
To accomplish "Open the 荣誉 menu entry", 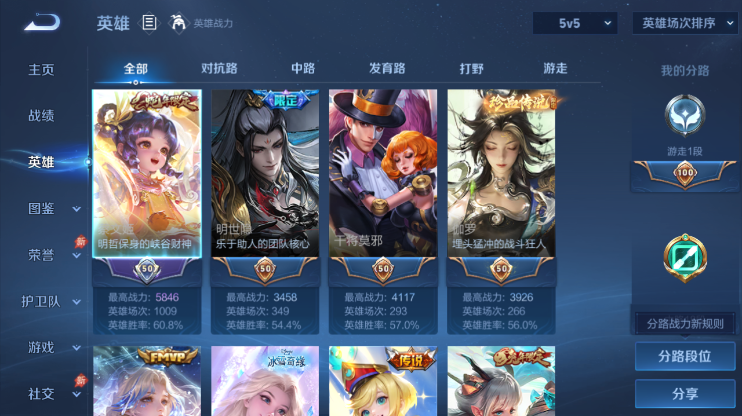I will (x=41, y=254).
